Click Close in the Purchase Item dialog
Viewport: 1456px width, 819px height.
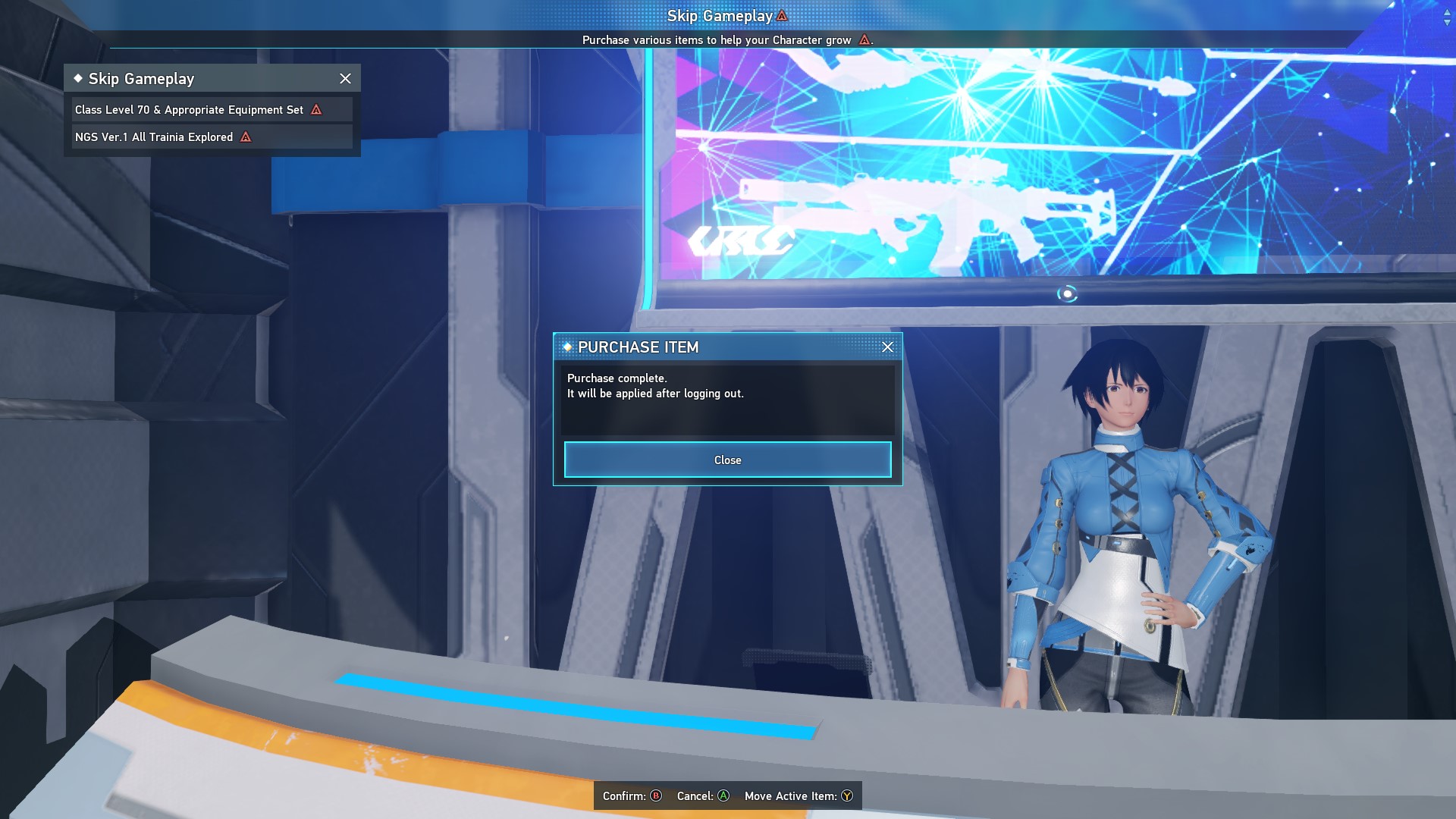click(x=727, y=460)
